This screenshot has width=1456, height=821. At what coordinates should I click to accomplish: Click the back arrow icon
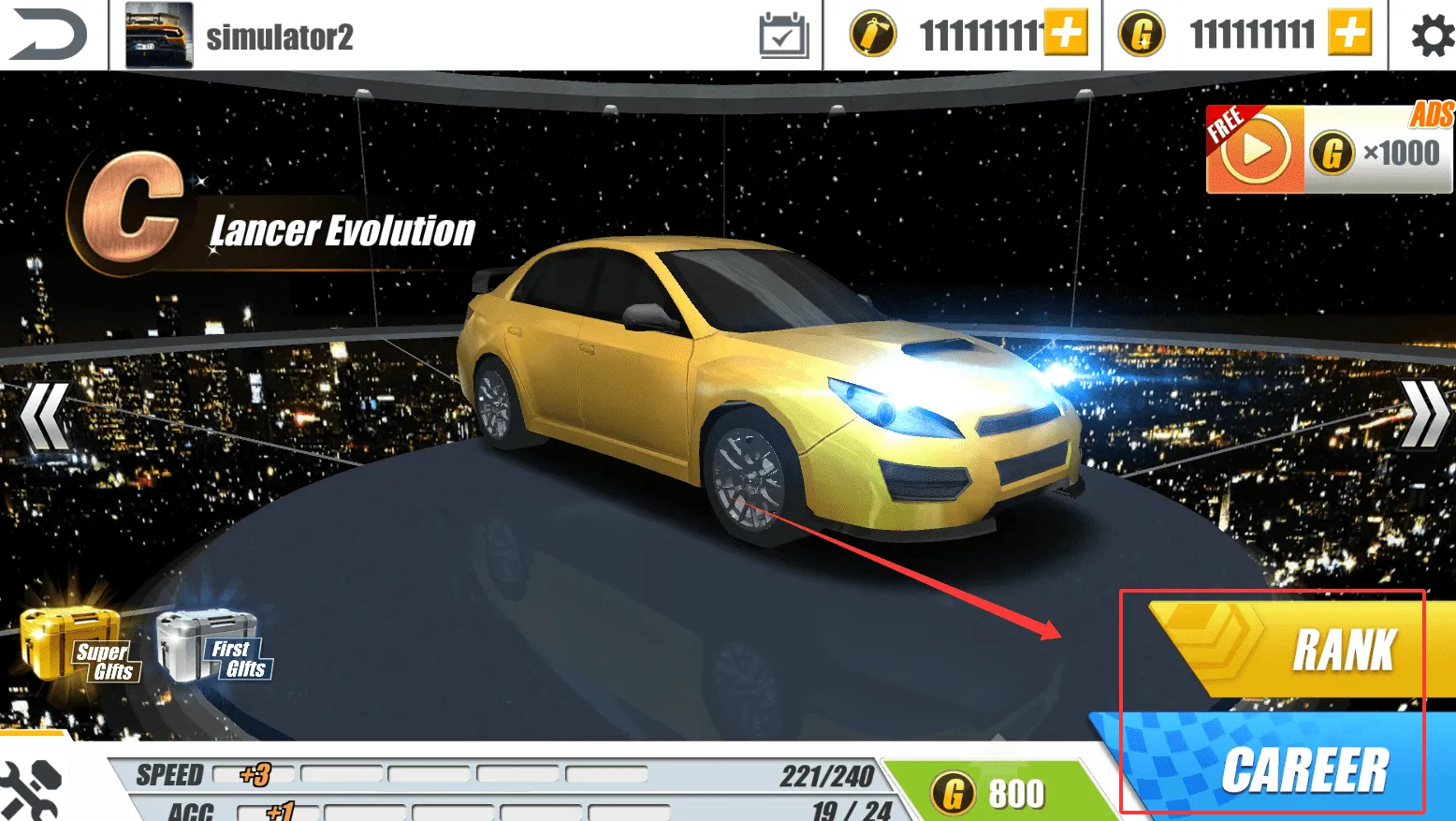[49, 34]
